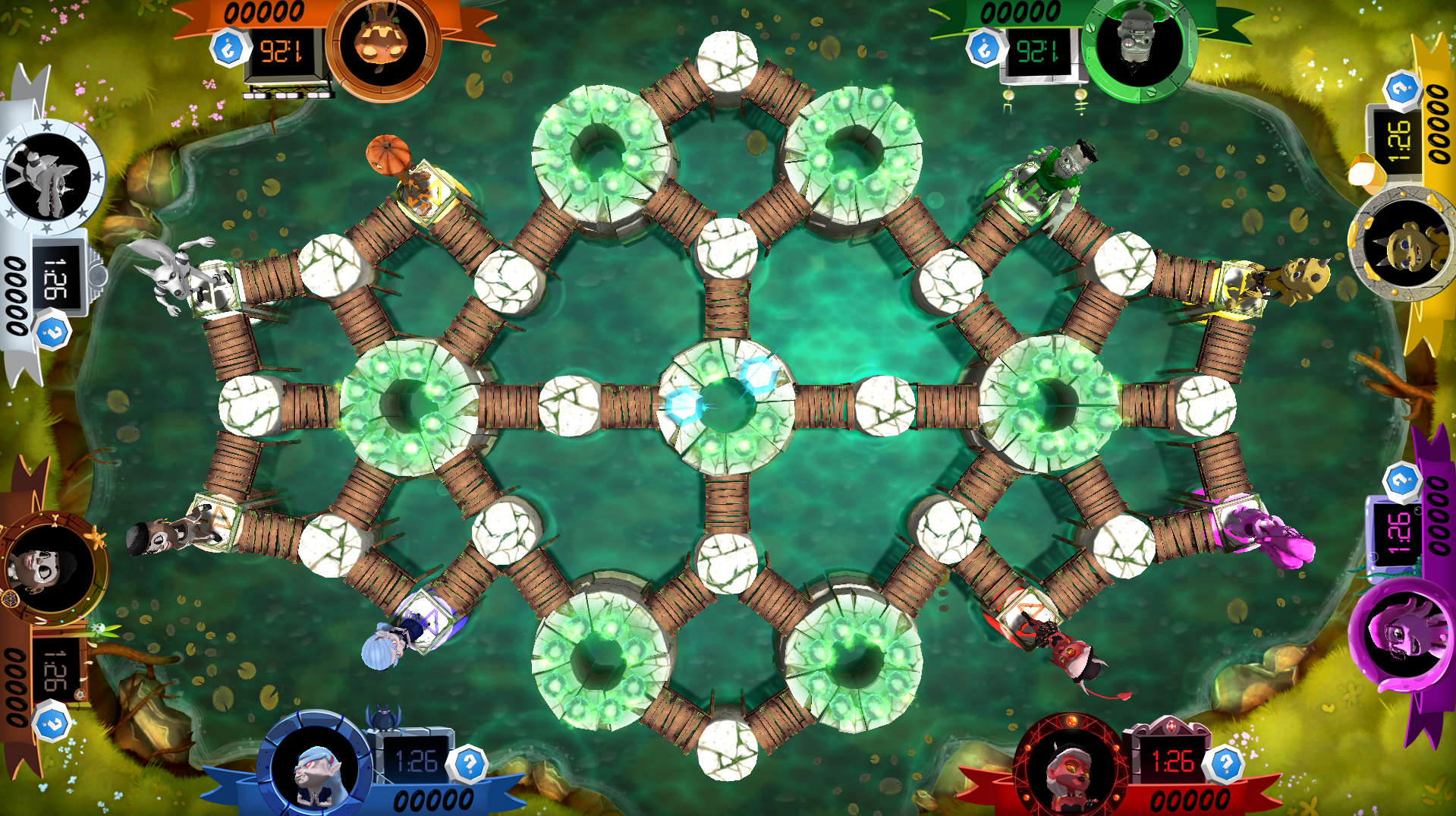
Task: Choose the skeleton with hat portrait
Action: click(x=49, y=568)
